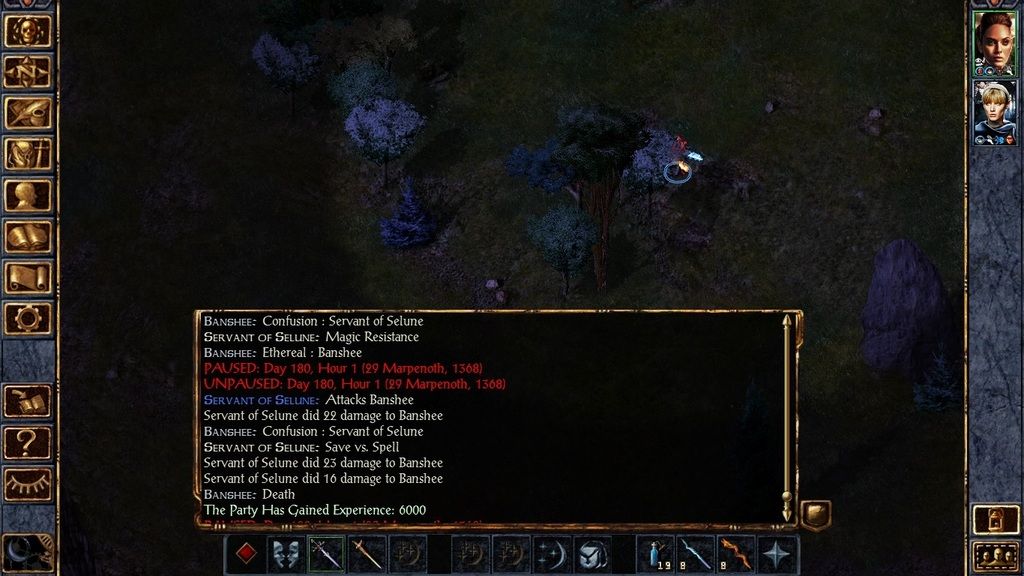Screen dimensions: 1024x576
Task: Open the mage spellbook
Action: click(28, 236)
